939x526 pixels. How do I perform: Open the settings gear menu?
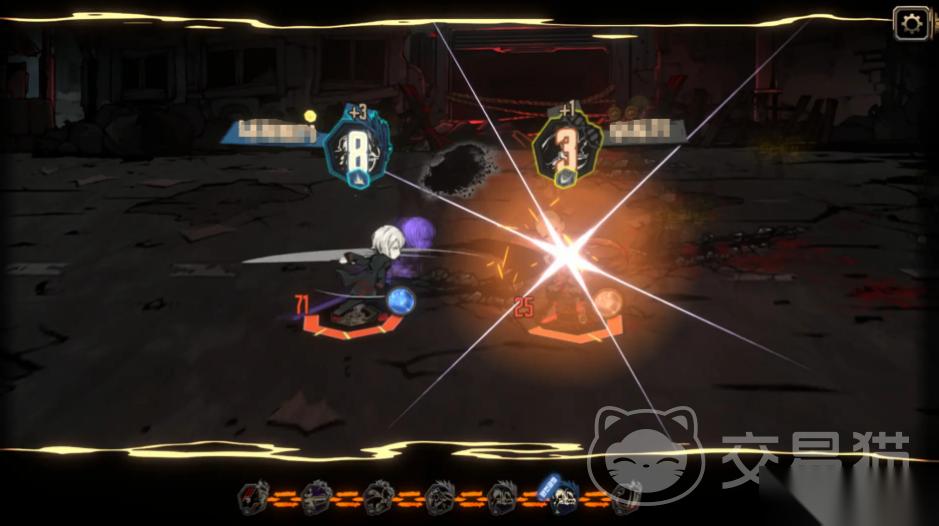pos(911,23)
